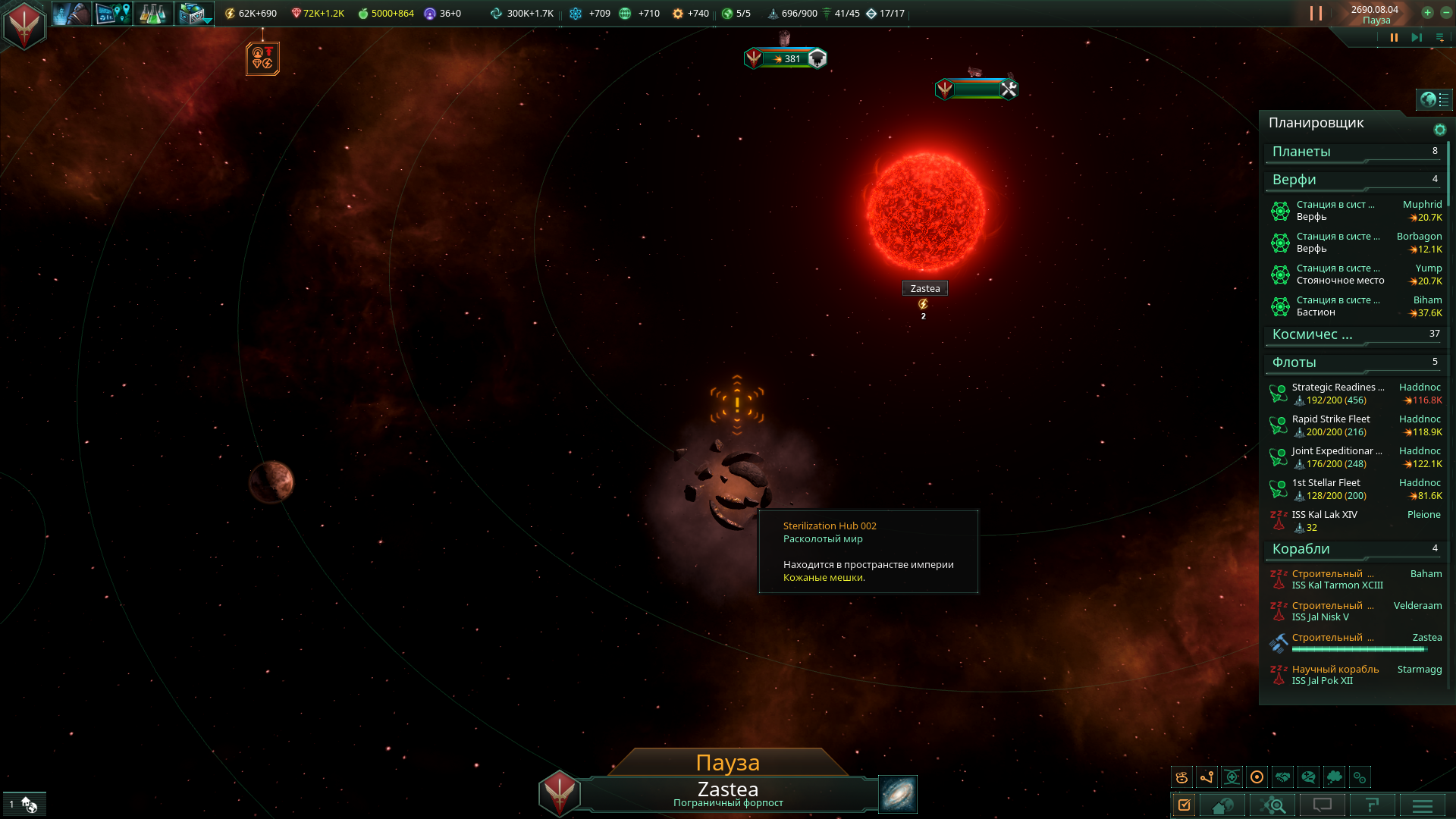Viewport: 1456px width, 819px height.
Task: Toggle the handshake diplomacy map filter
Action: coord(1282,777)
